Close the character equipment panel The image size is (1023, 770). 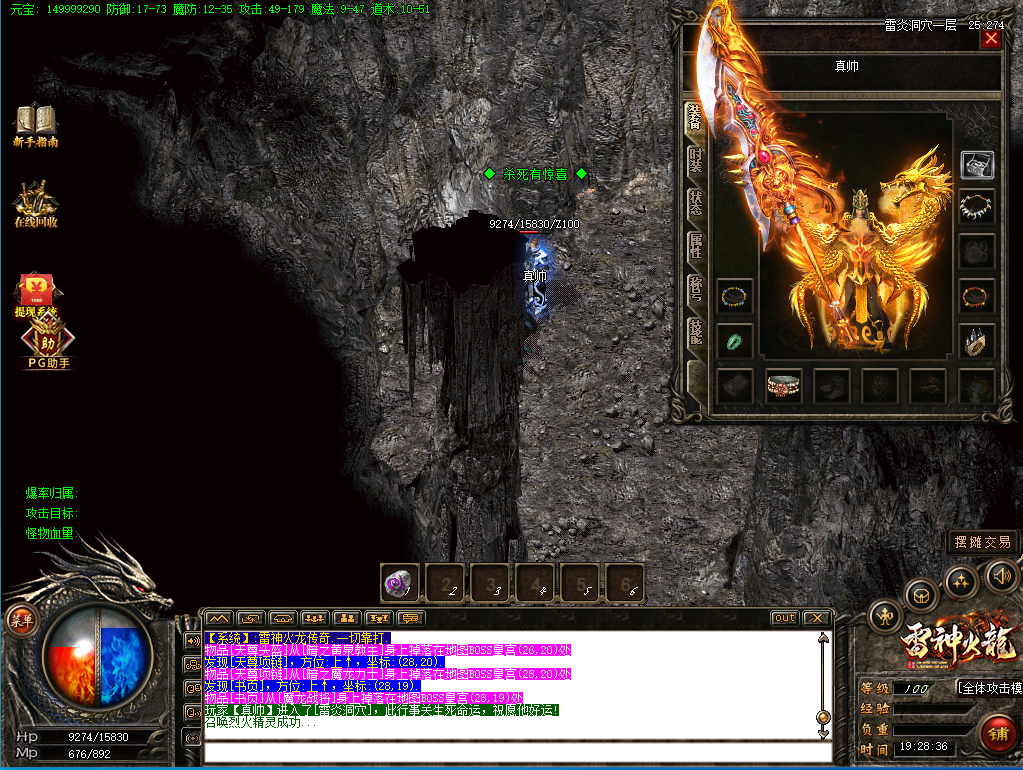click(x=991, y=39)
